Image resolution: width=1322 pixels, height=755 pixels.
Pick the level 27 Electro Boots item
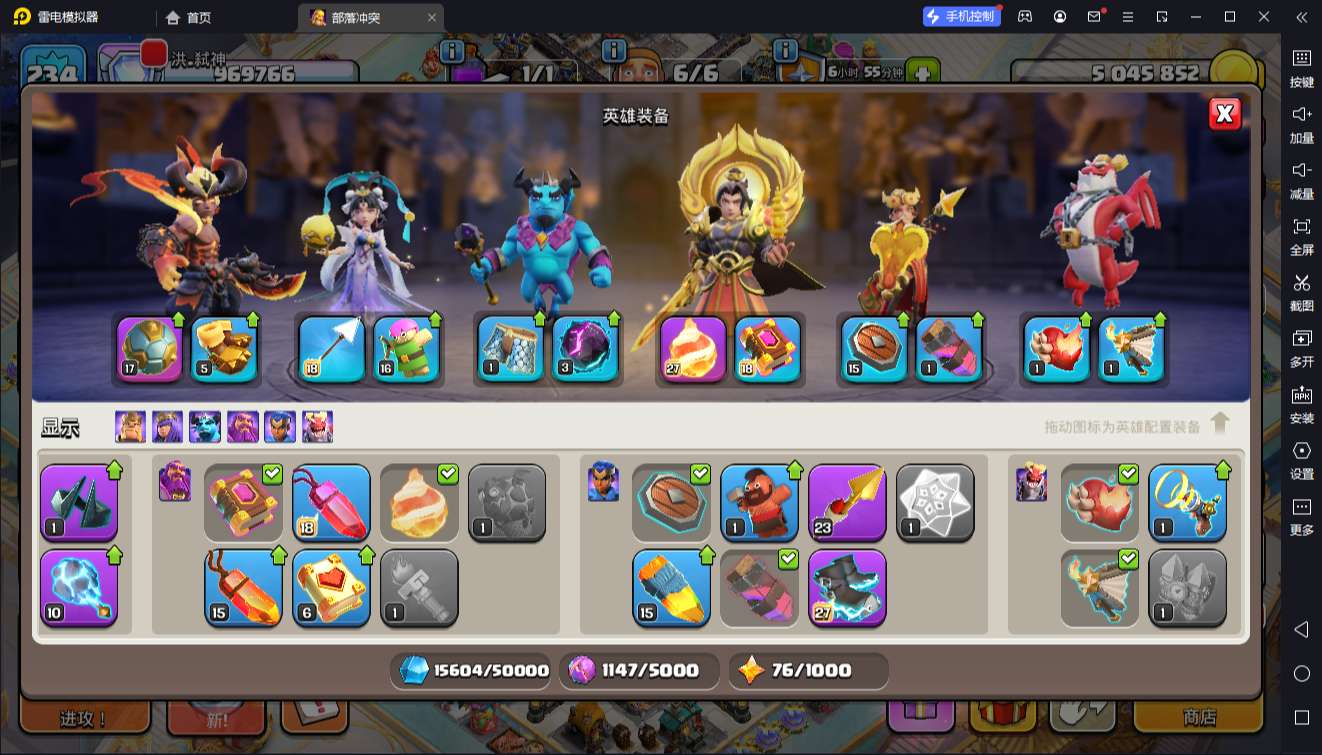tap(847, 586)
